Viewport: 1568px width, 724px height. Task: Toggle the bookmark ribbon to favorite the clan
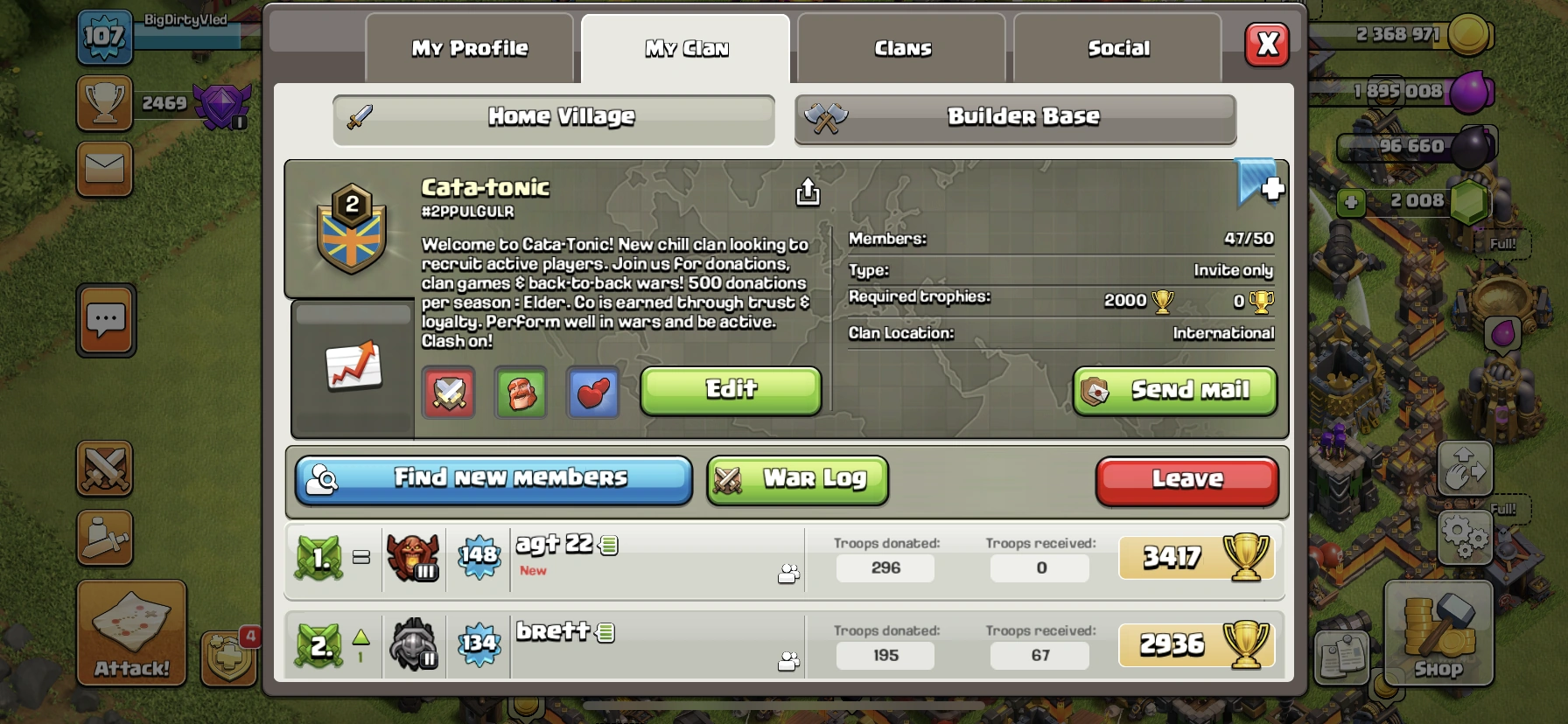[1257, 186]
